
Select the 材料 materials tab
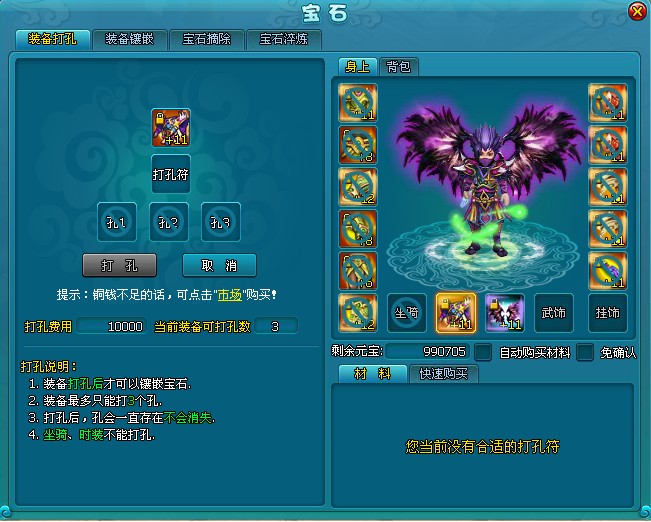click(368, 374)
